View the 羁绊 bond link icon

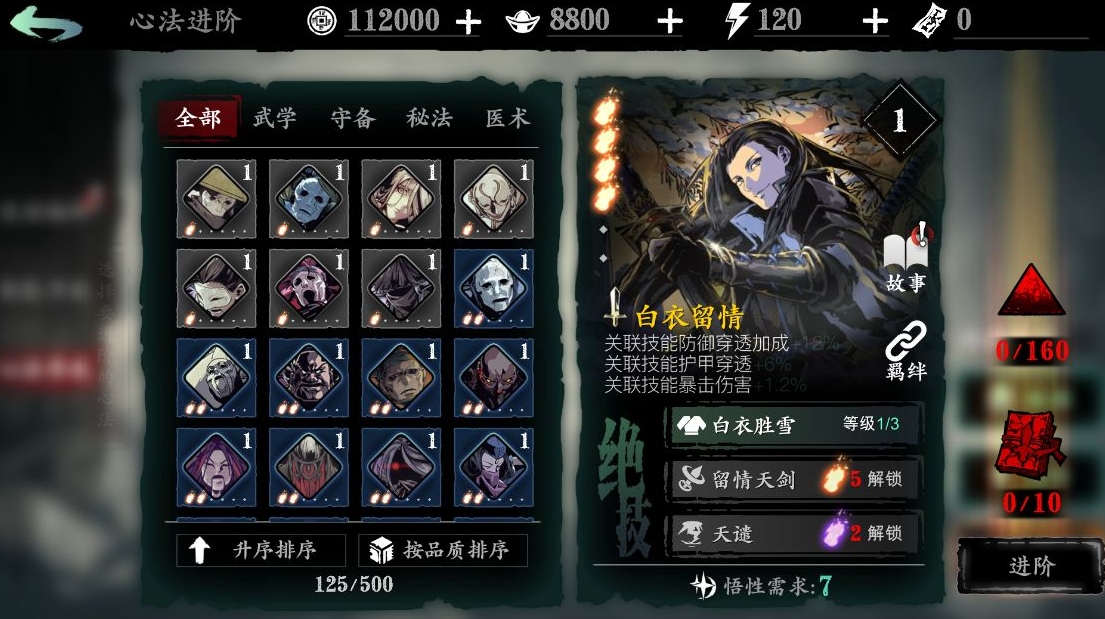click(906, 351)
